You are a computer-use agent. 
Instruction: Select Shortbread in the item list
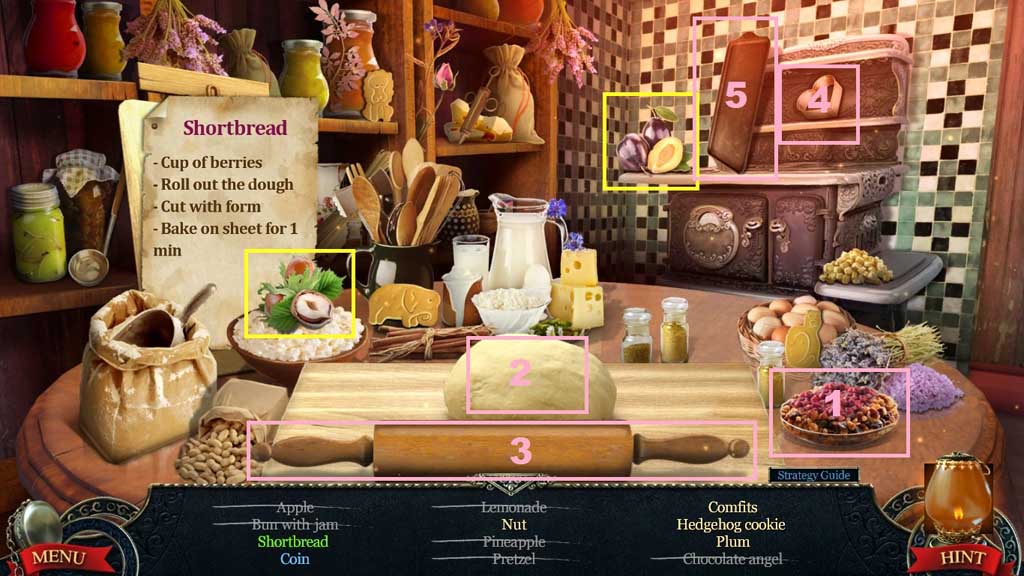tap(294, 542)
